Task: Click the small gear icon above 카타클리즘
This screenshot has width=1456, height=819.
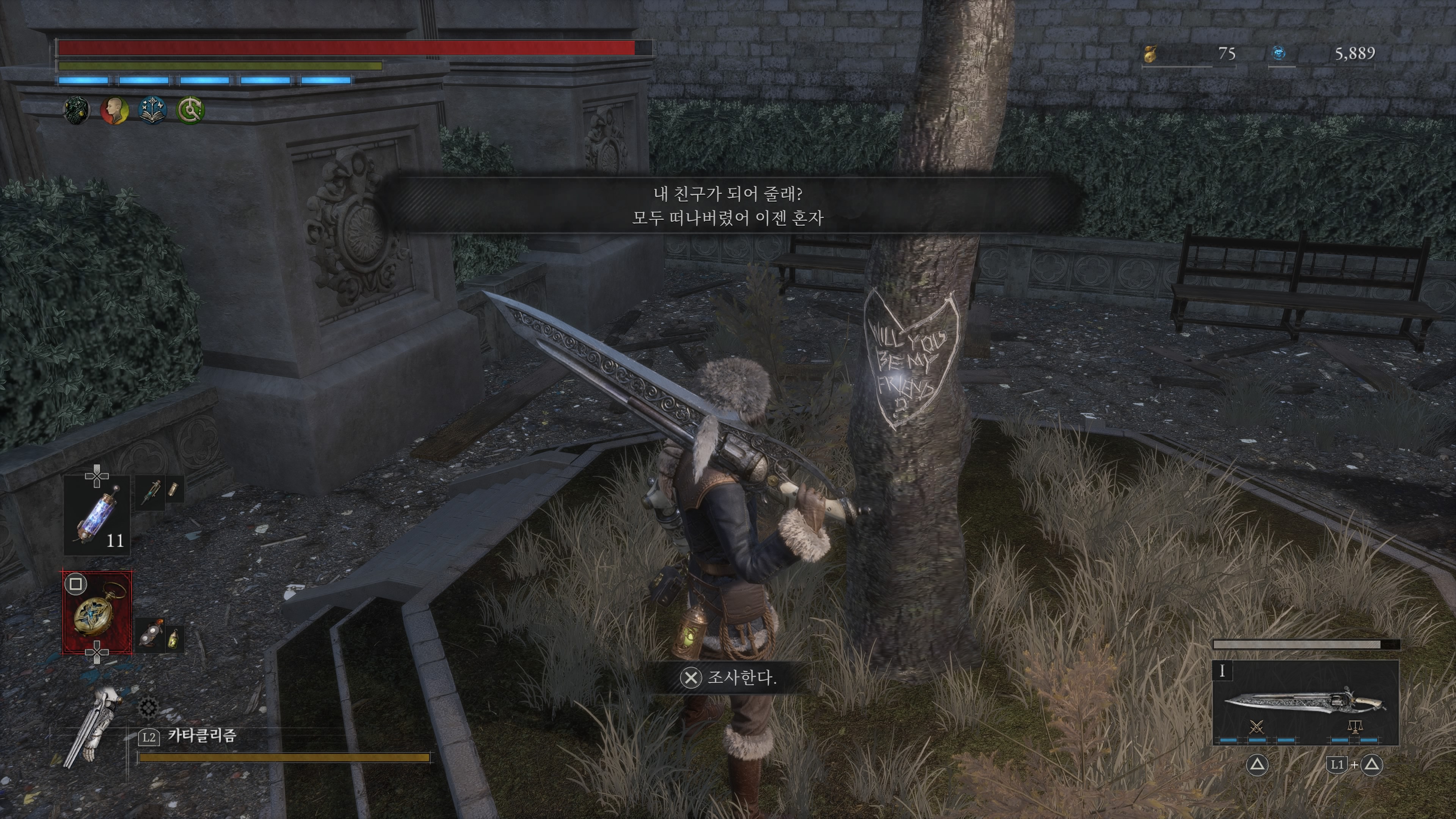Action: click(x=148, y=708)
